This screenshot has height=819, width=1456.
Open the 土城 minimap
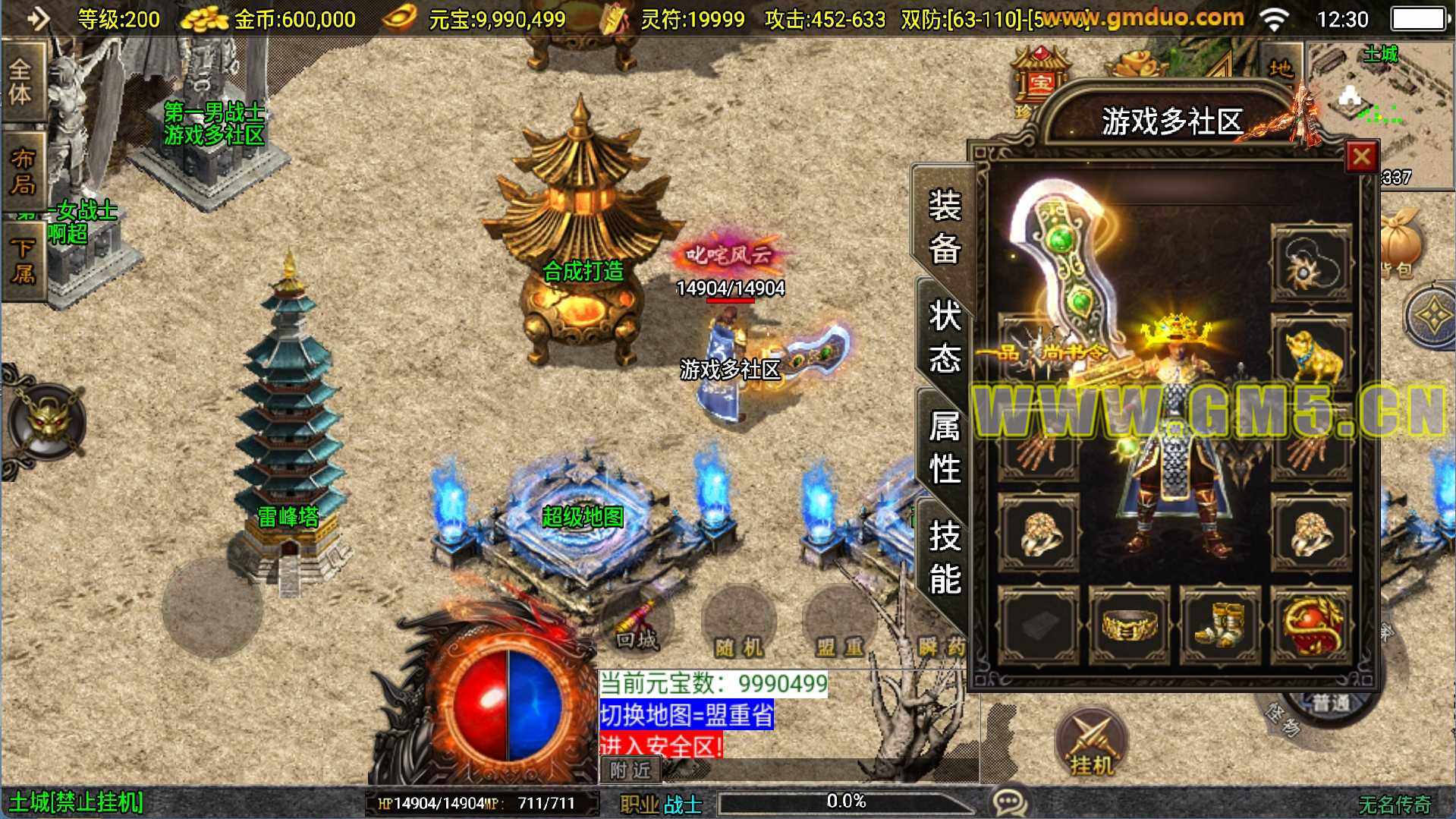pyautogui.click(x=1379, y=99)
